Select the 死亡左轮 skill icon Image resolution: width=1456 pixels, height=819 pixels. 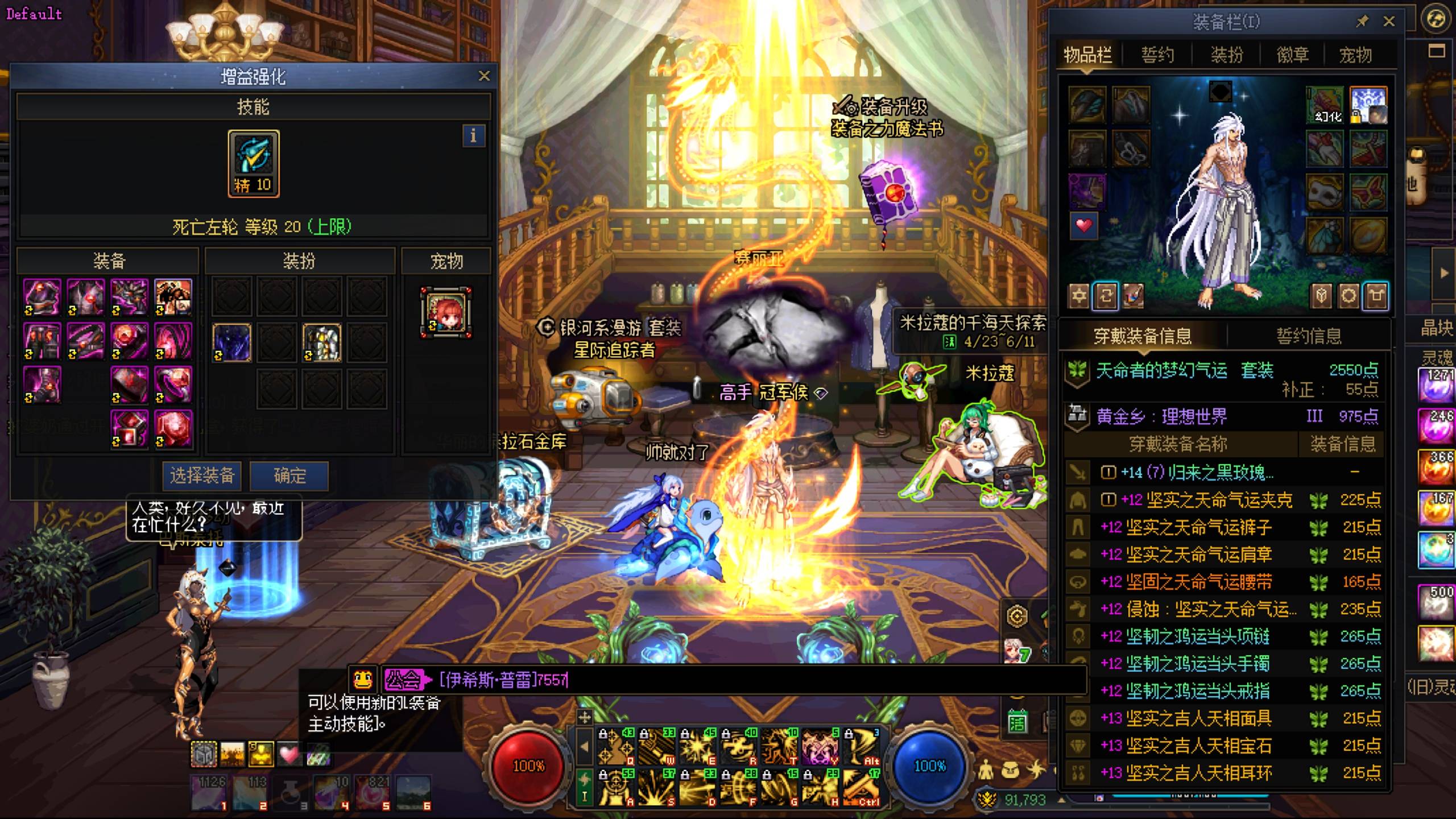tap(253, 163)
